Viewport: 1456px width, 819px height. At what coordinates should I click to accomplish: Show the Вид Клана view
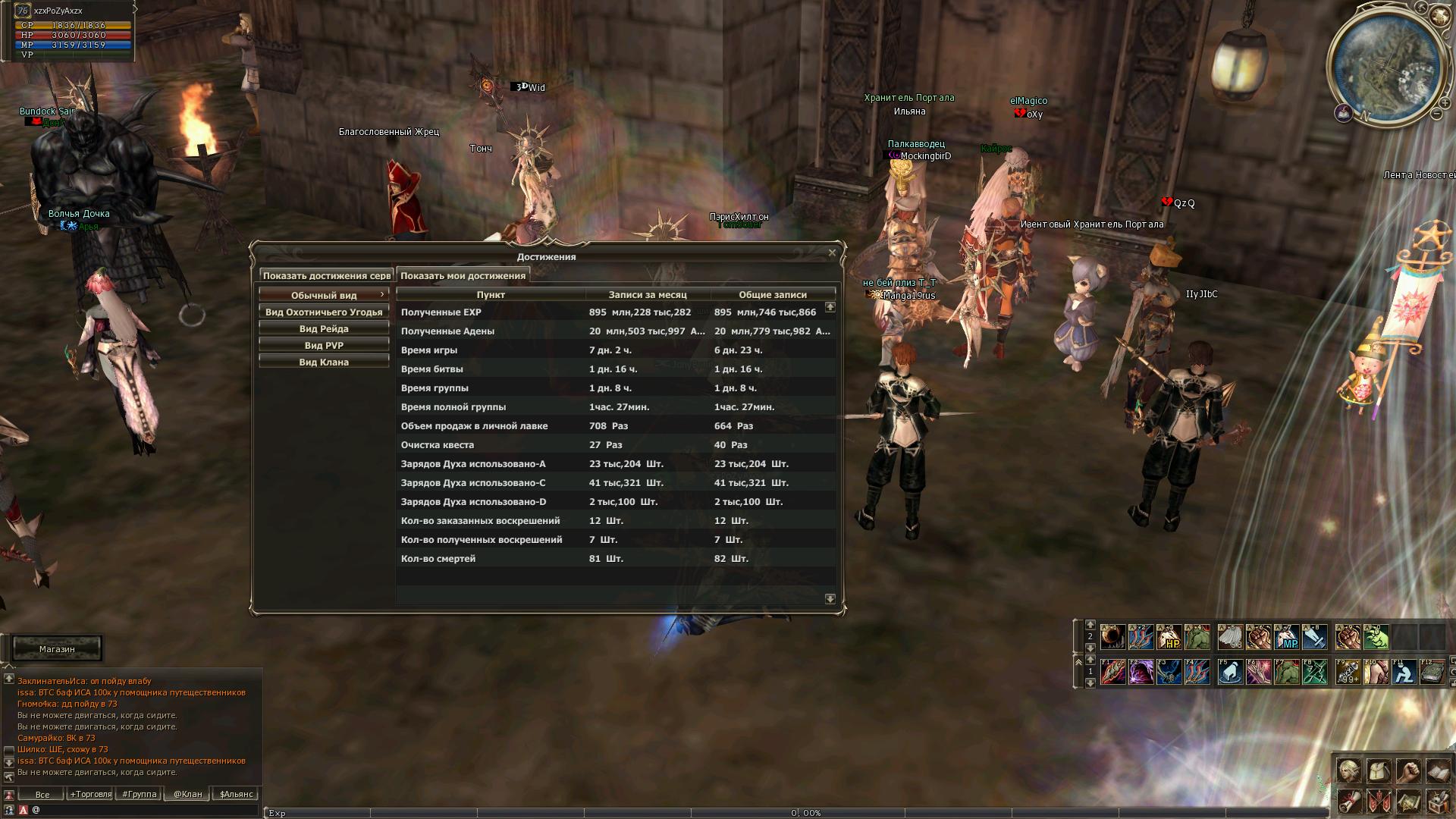[x=324, y=362]
